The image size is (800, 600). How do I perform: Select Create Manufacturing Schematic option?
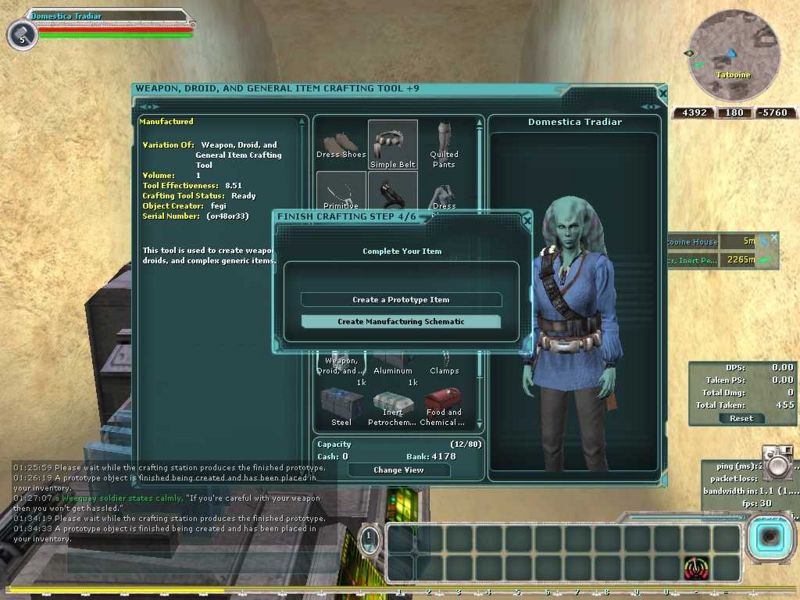[x=401, y=322]
